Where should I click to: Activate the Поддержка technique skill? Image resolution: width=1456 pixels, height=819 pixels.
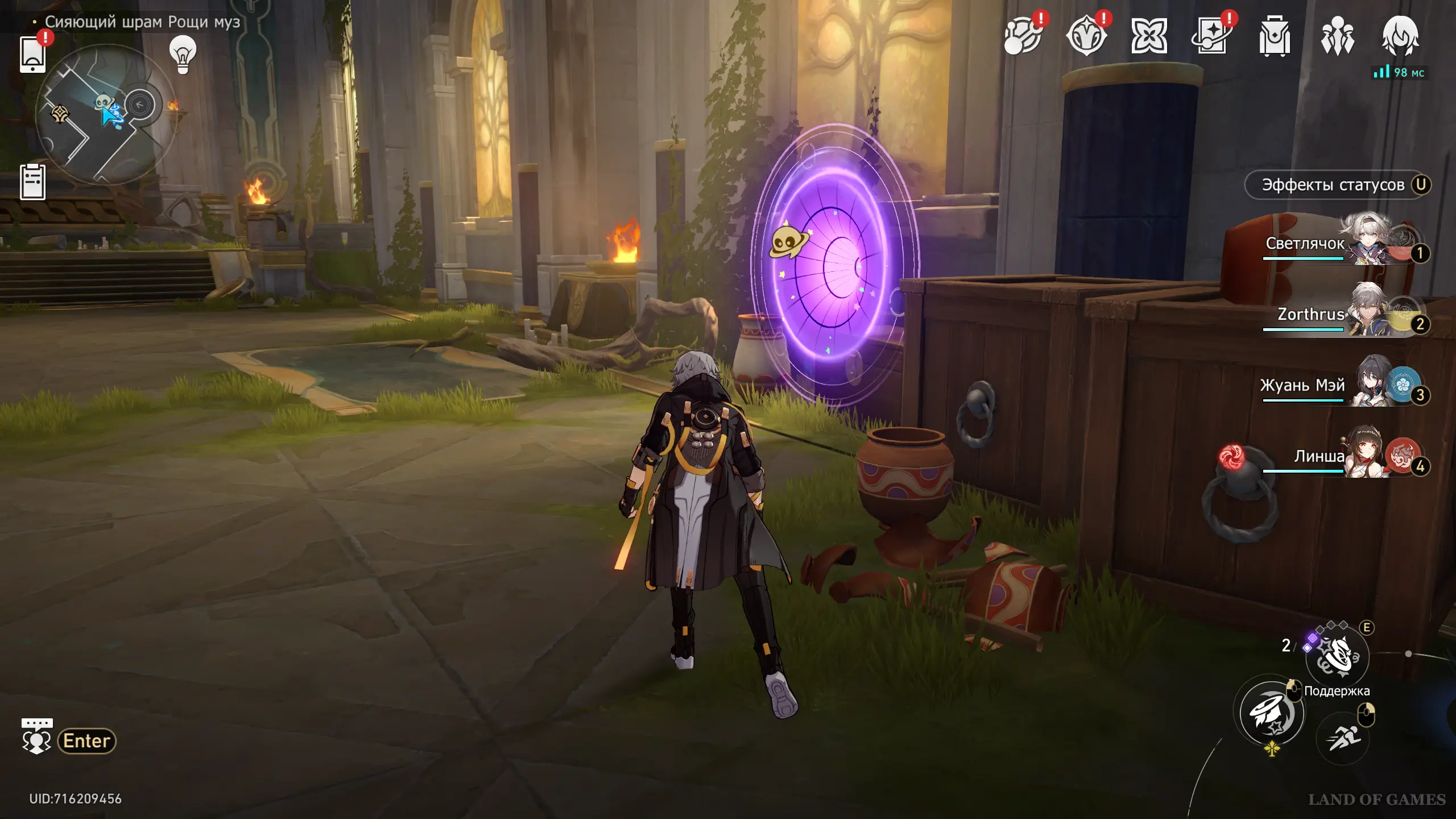point(1337,658)
